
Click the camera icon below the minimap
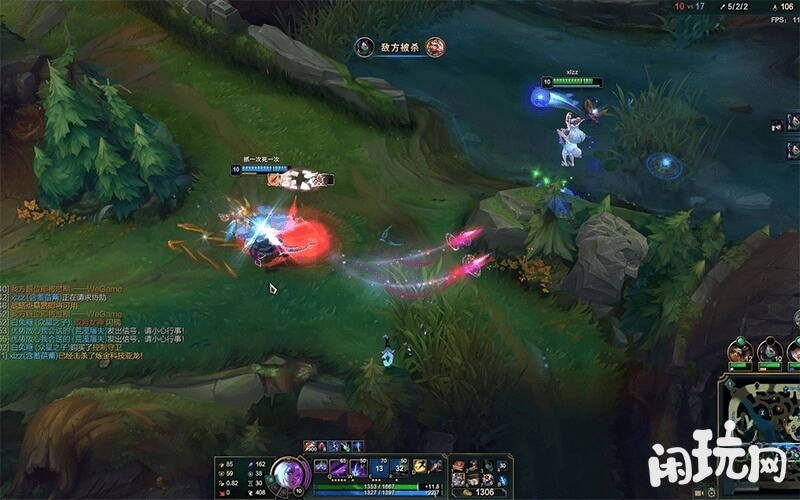[x=699, y=492]
